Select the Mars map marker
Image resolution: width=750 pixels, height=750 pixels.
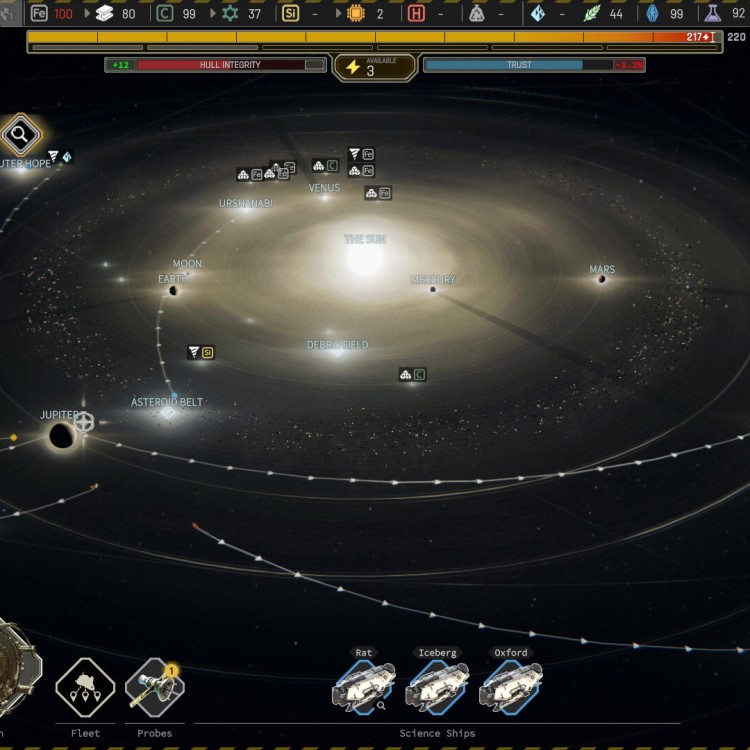[x=602, y=278]
